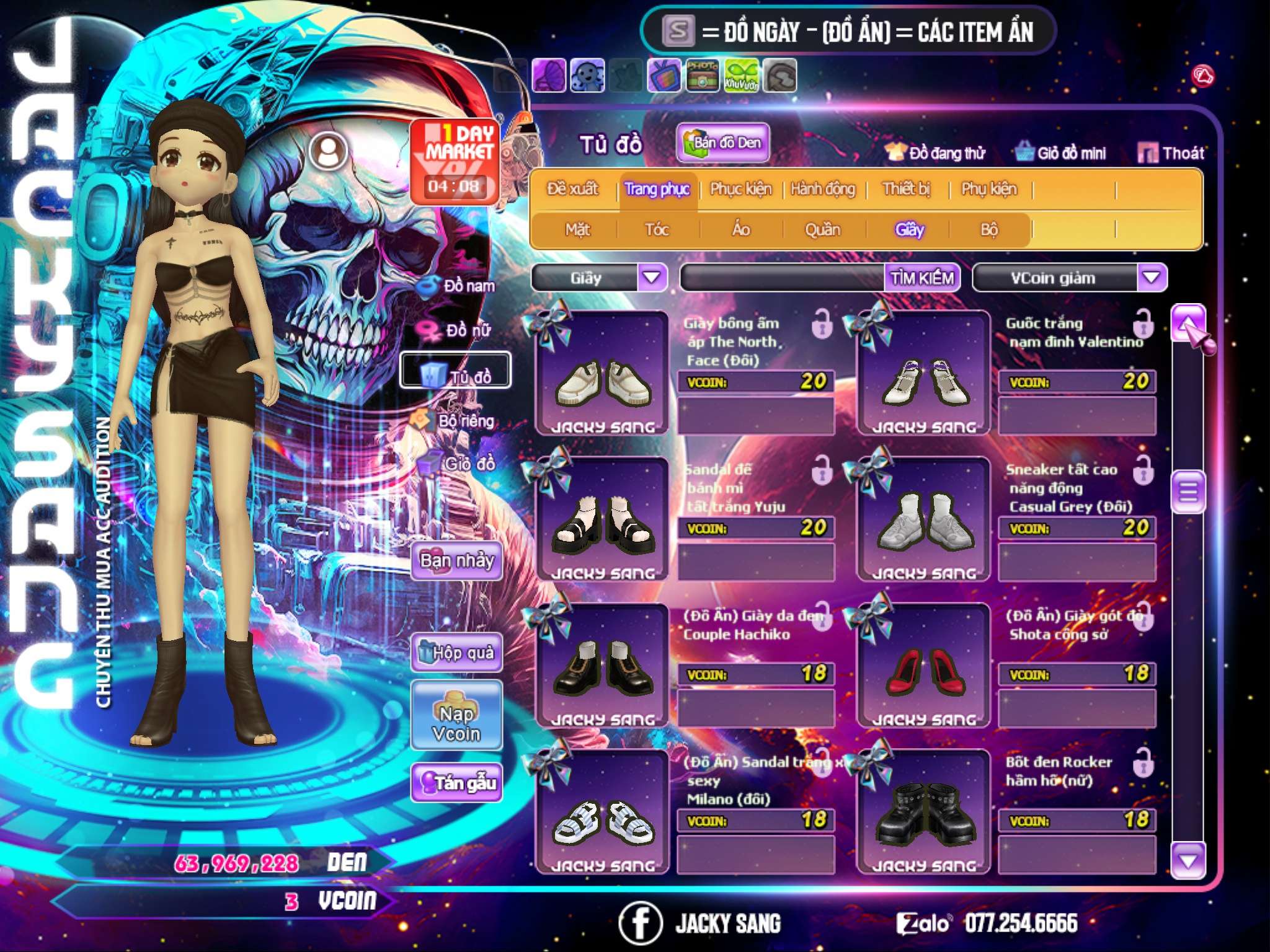Image resolution: width=1270 pixels, height=952 pixels.
Task: Focus the item search text field
Action: coord(783,278)
